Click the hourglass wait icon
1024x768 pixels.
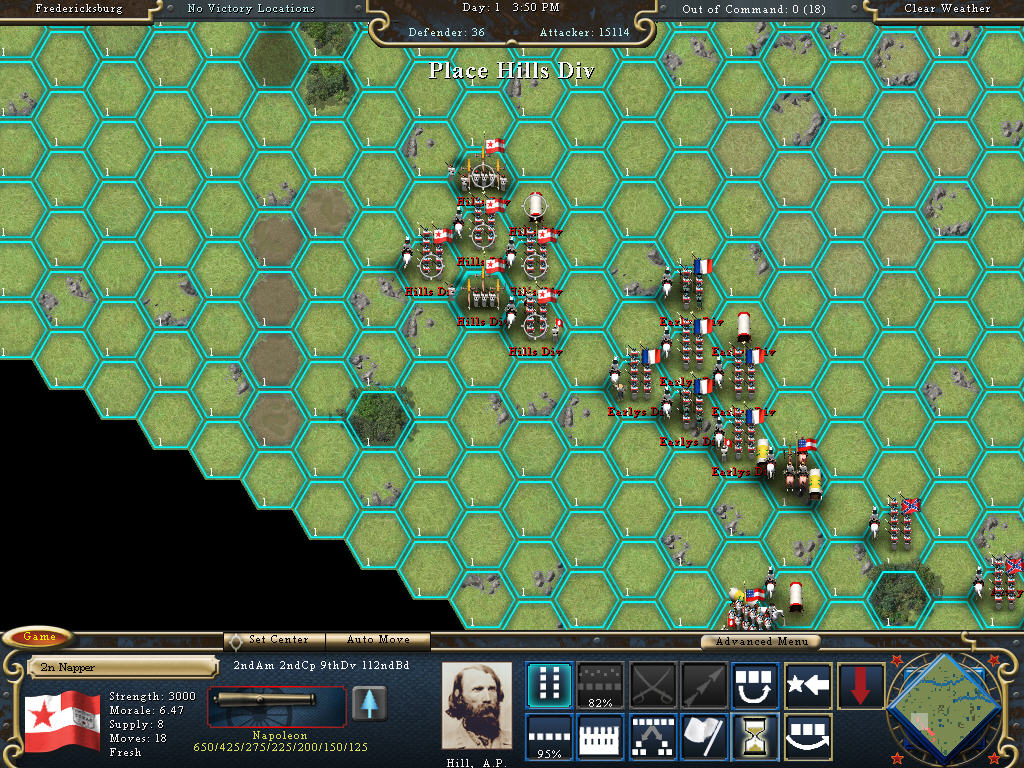(756, 737)
